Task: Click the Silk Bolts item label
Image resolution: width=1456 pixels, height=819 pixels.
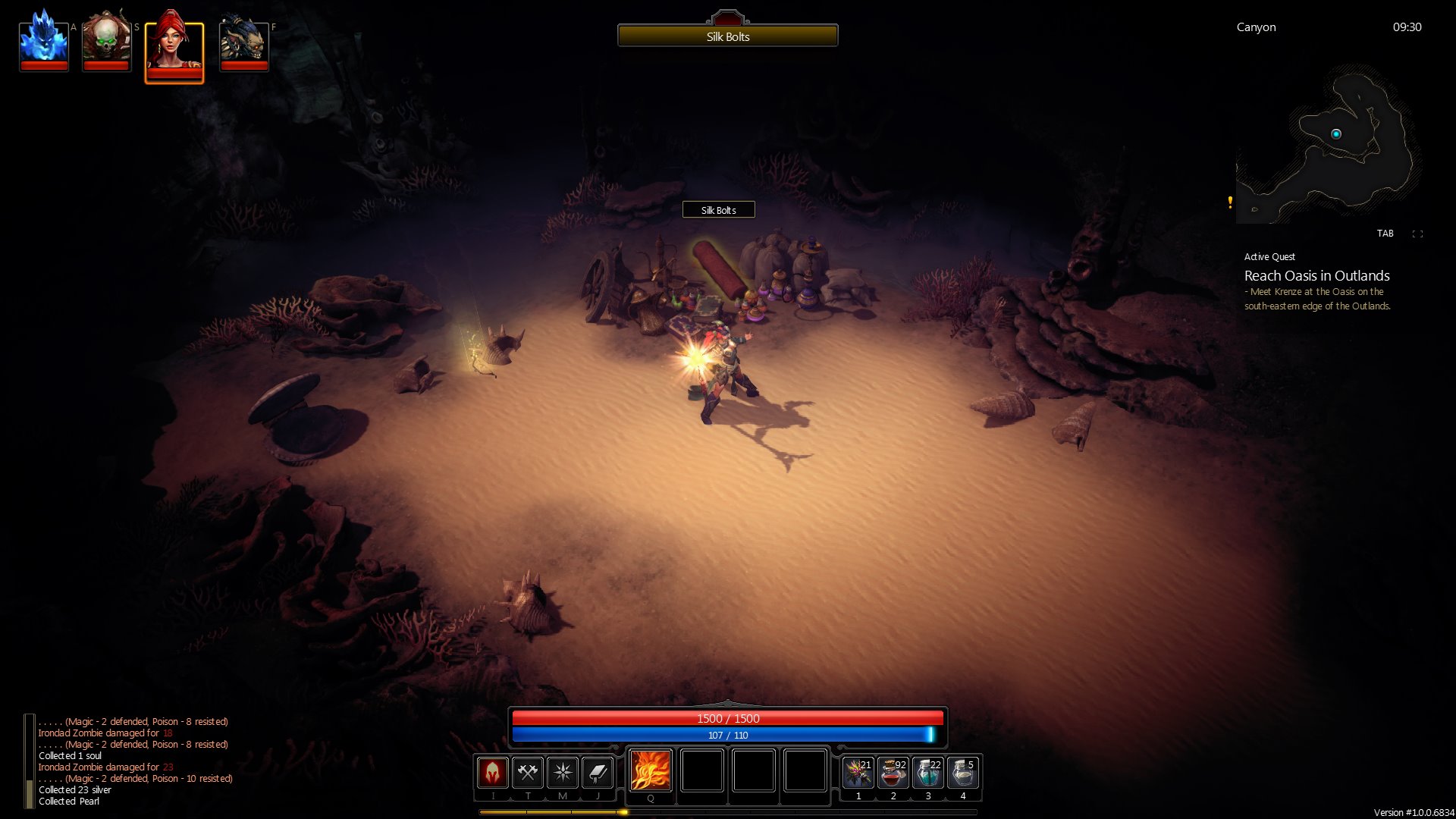Action: point(718,210)
